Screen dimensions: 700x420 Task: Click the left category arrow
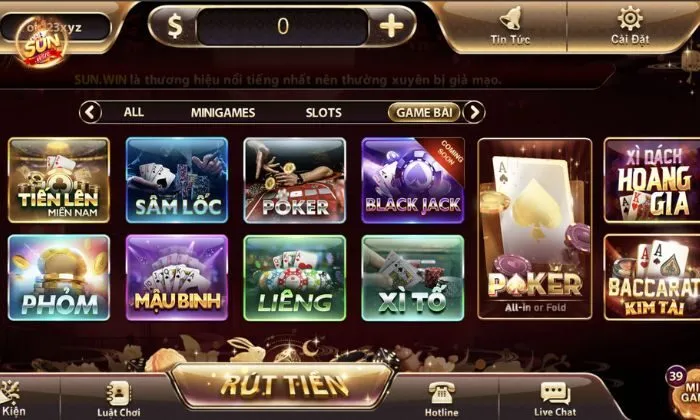click(91, 112)
